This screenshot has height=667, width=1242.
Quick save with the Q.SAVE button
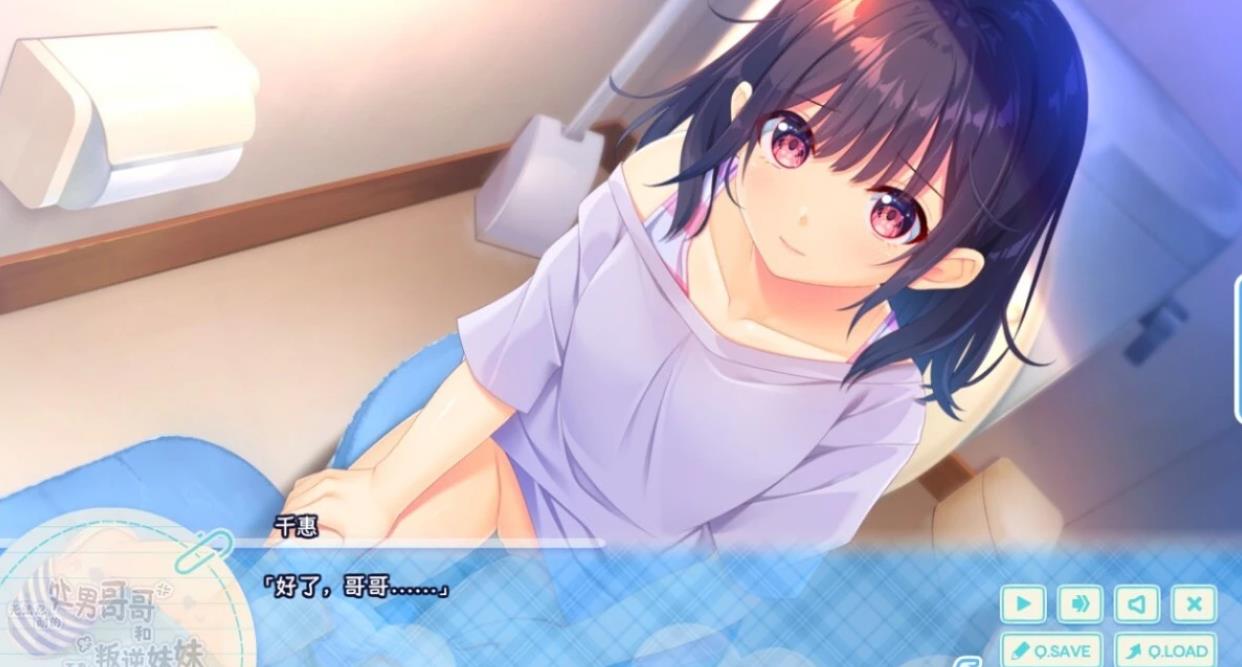(1051, 651)
